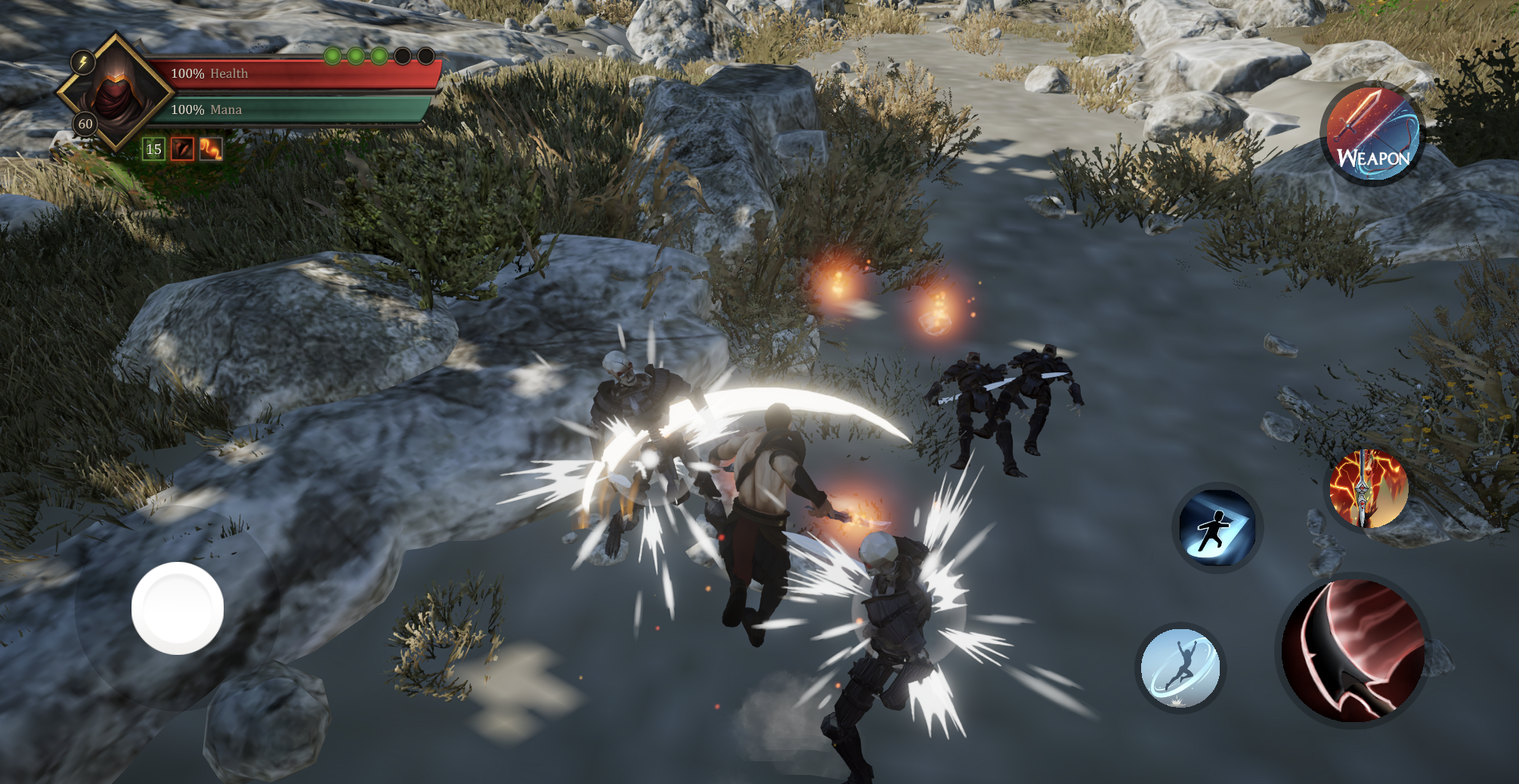1519x784 pixels.
Task: Use the dash sprint ability
Action: [x=1217, y=527]
